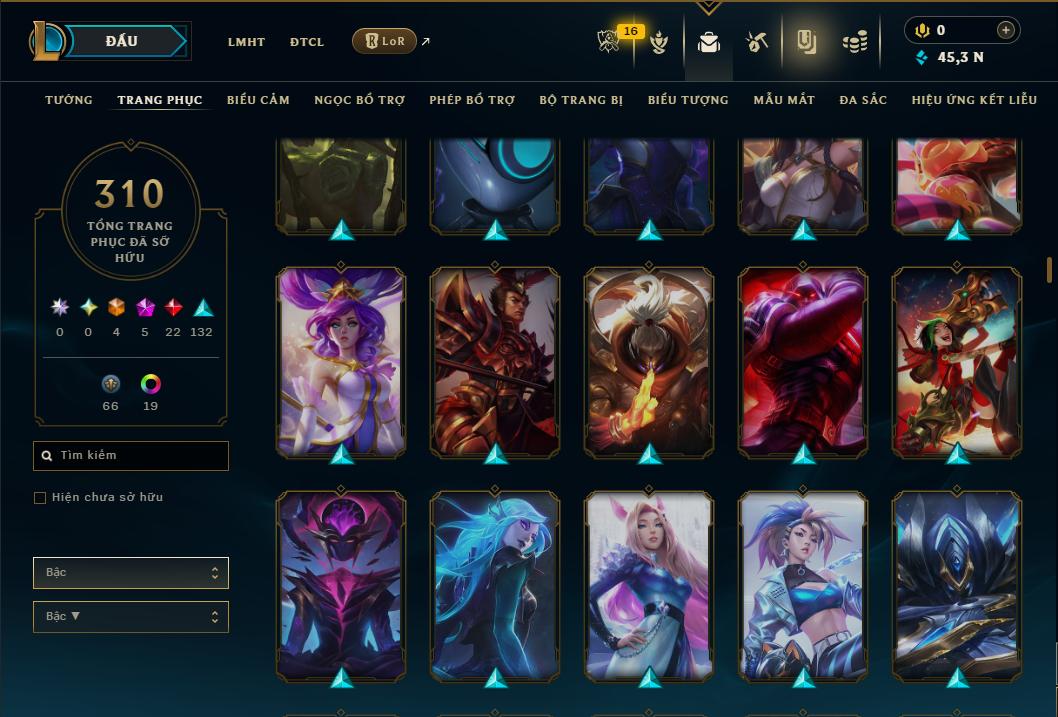Switch to NGỌC BỔ TRỢ tab

(359, 100)
